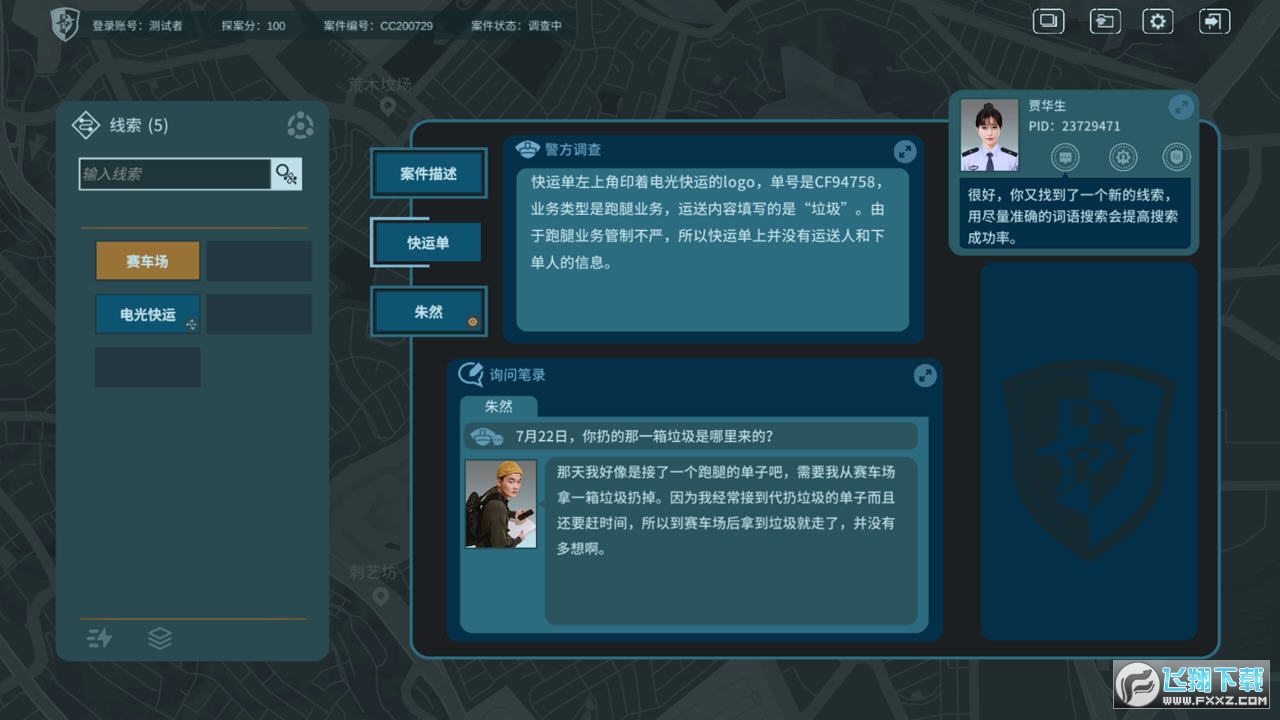
Task: Click the dialogue circle icon under 贾华生 portrait
Action: click(1064, 157)
